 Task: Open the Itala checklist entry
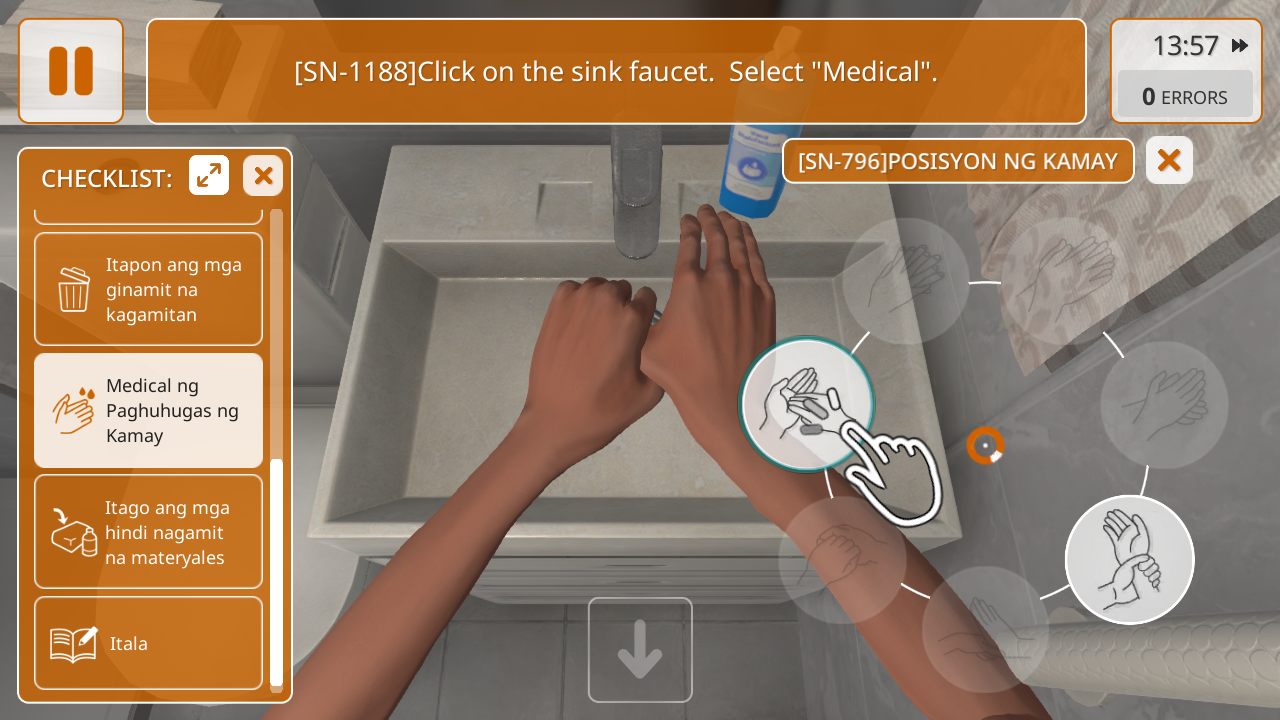click(148, 643)
